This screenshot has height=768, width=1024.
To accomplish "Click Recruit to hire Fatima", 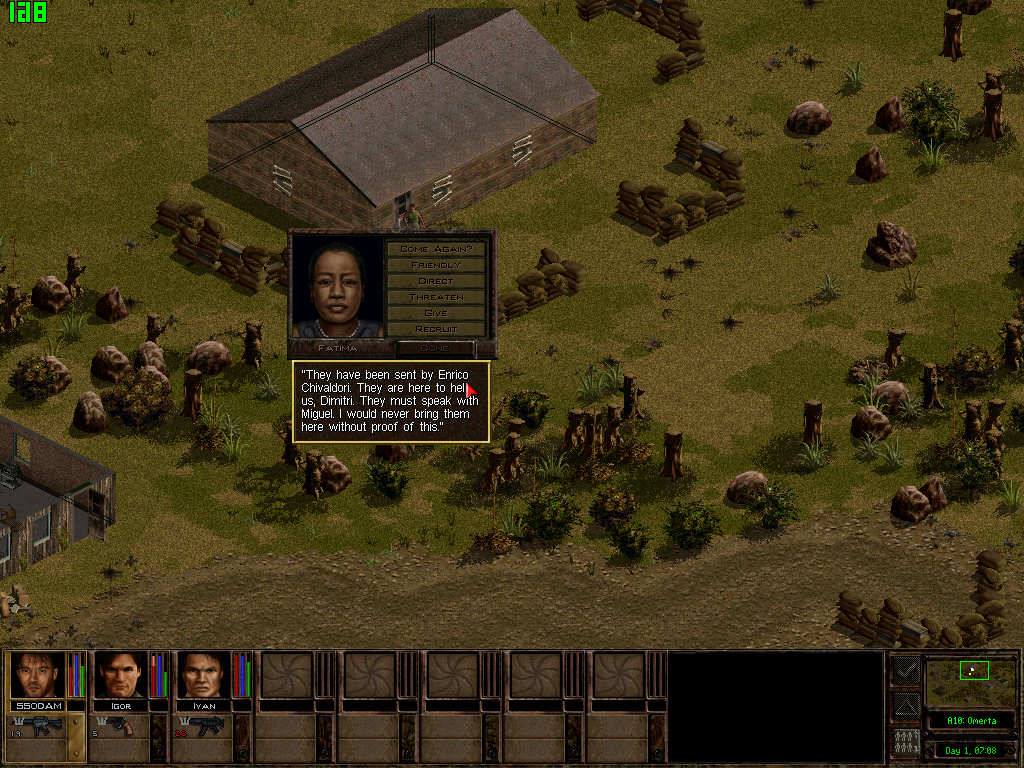I will coord(436,328).
